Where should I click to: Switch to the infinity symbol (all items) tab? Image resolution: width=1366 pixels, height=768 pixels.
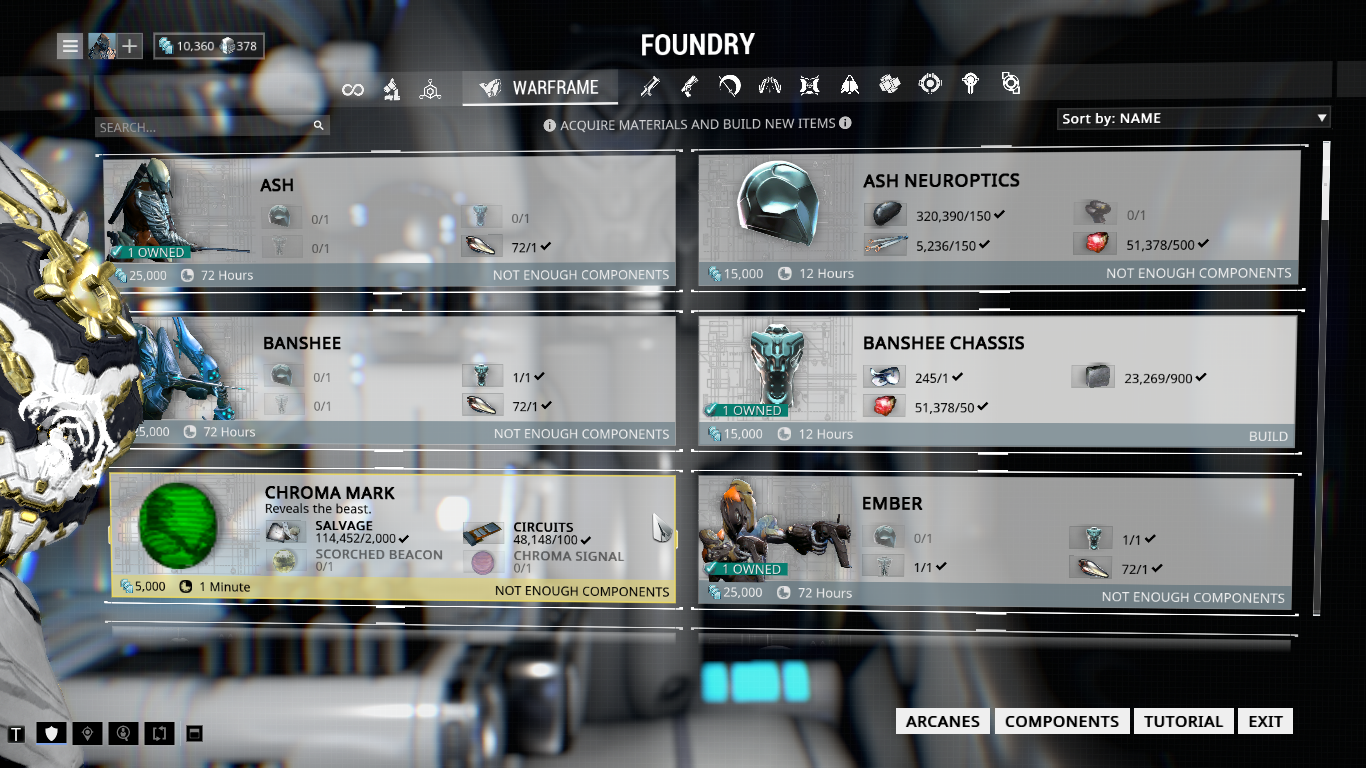[x=352, y=90]
